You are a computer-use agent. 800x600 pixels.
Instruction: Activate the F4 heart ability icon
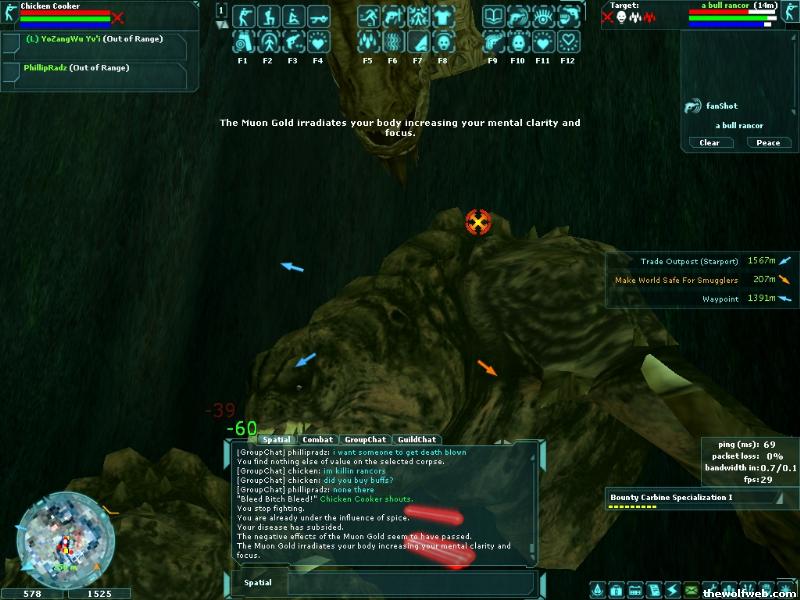tap(318, 42)
